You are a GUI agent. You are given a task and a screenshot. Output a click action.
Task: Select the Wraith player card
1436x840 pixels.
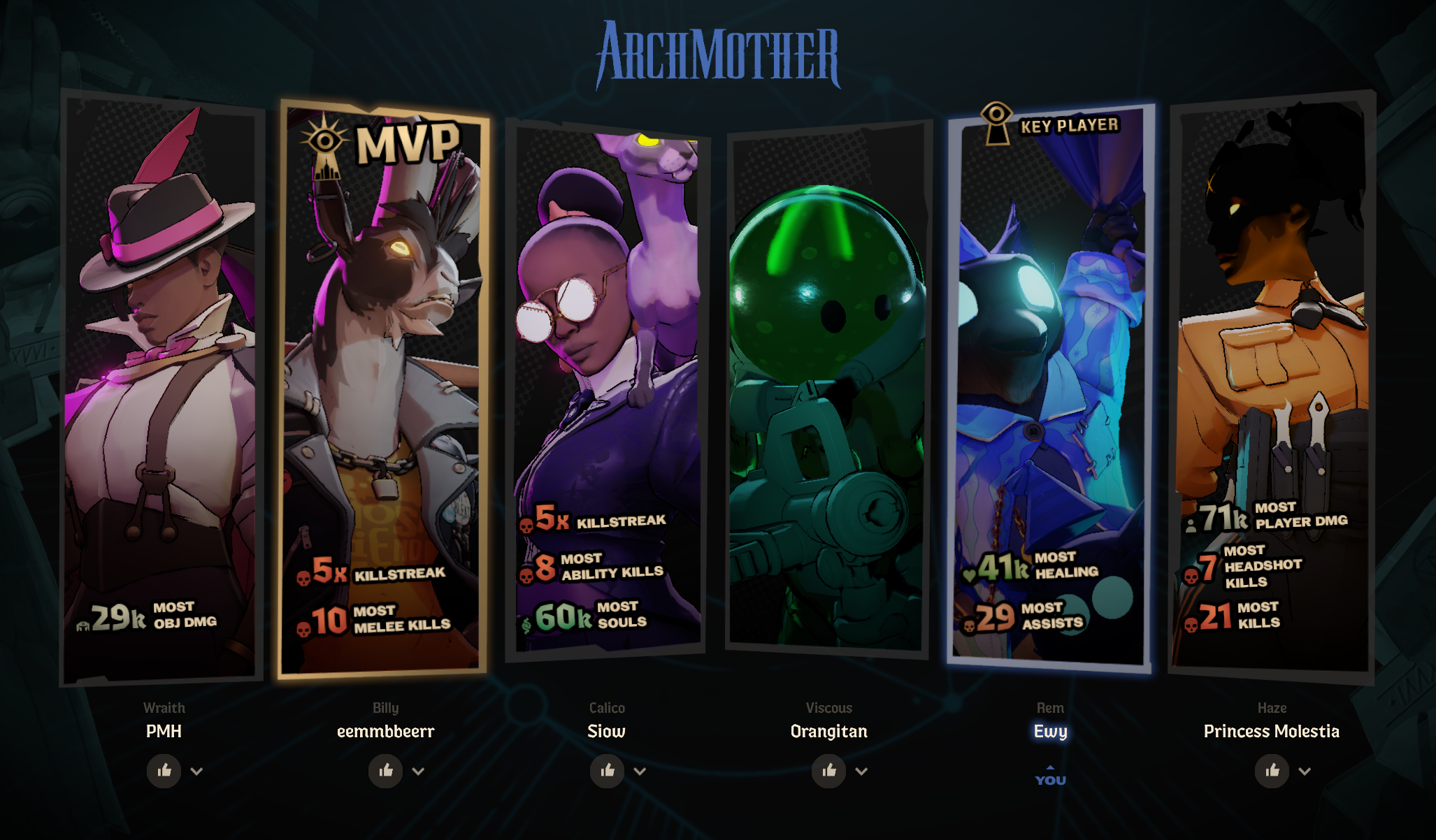point(162,388)
